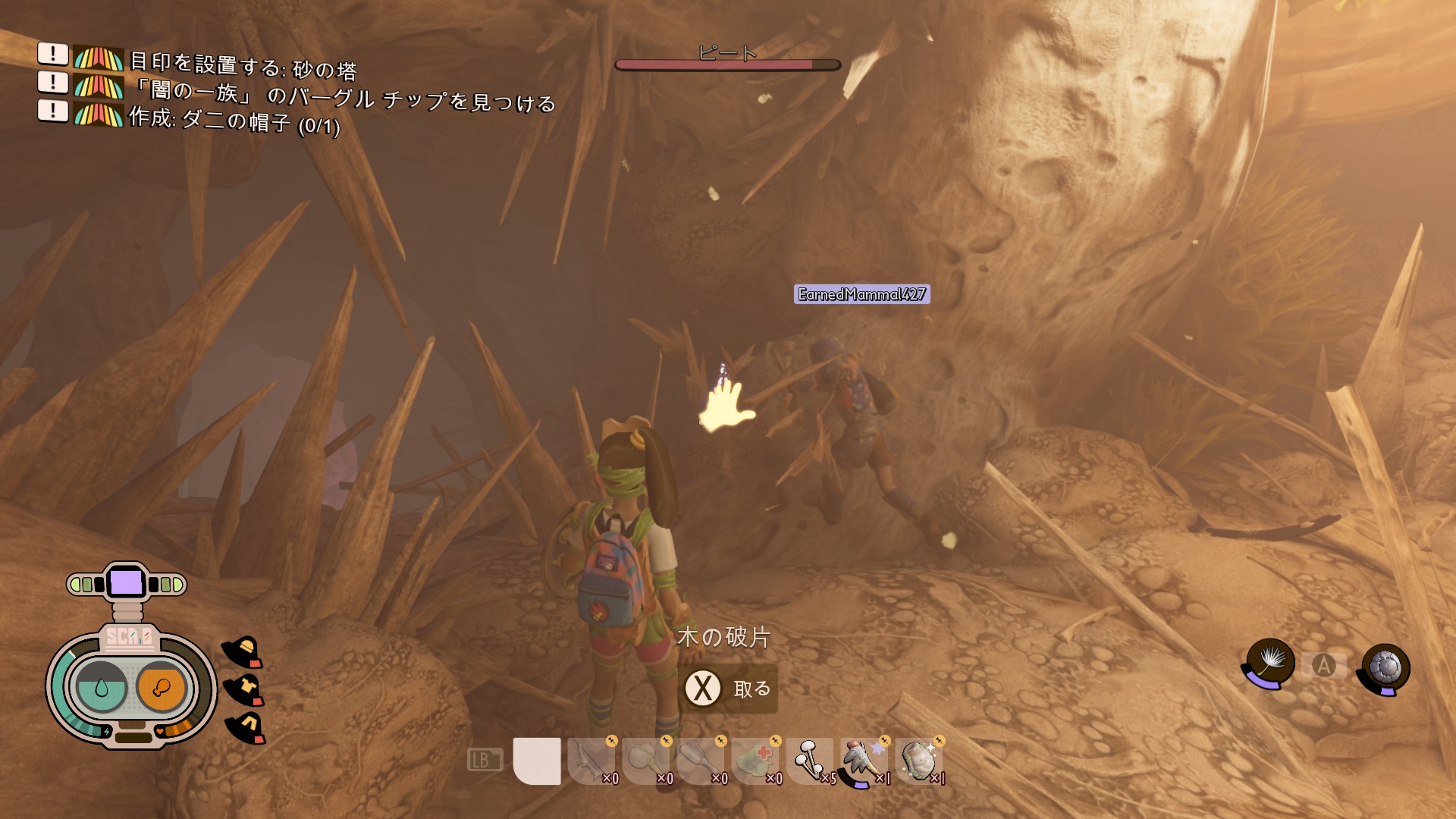Click the EarnedMammal427 player name tag
1456x819 pixels.
click(861, 294)
